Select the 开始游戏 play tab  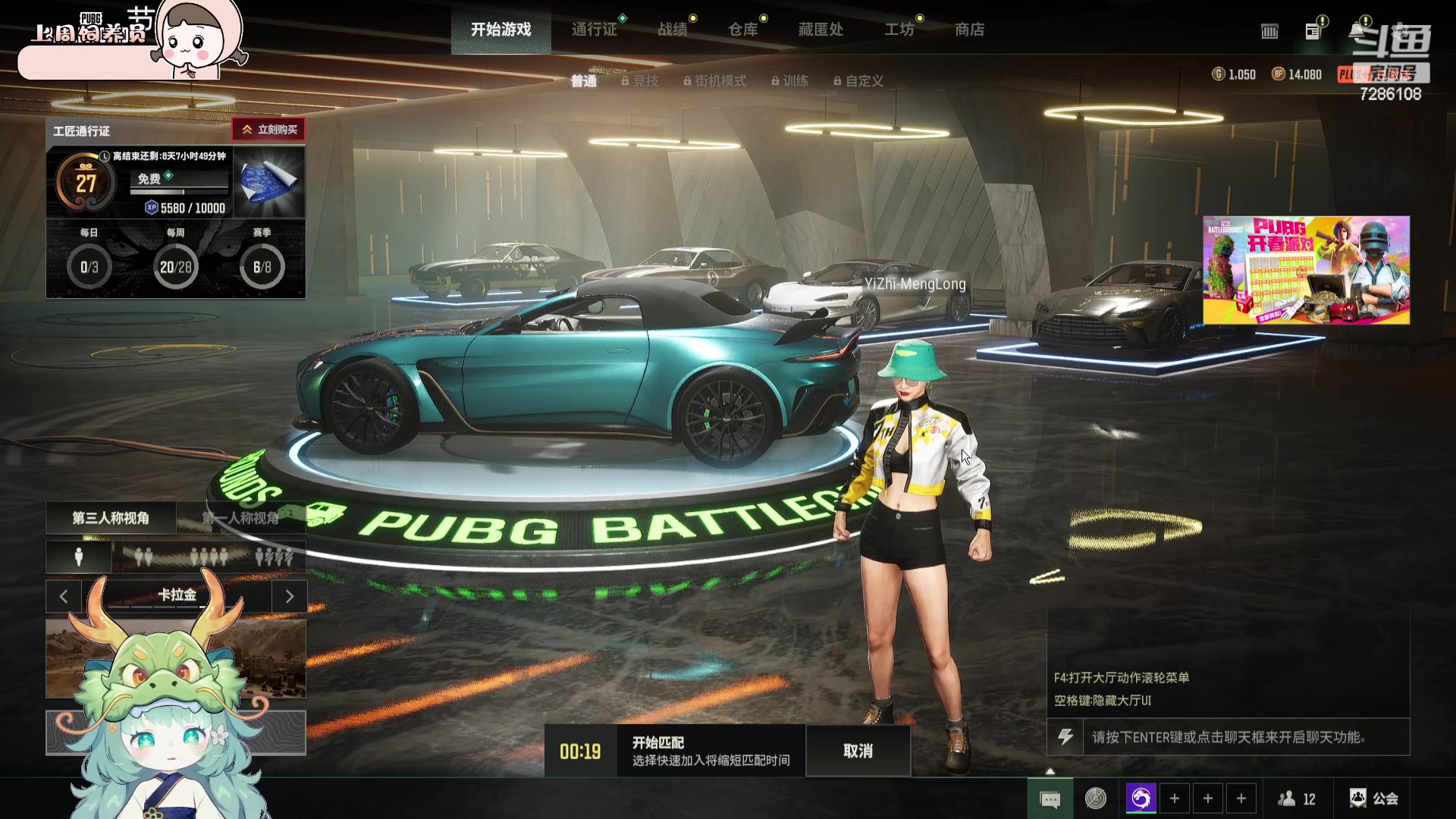500,30
